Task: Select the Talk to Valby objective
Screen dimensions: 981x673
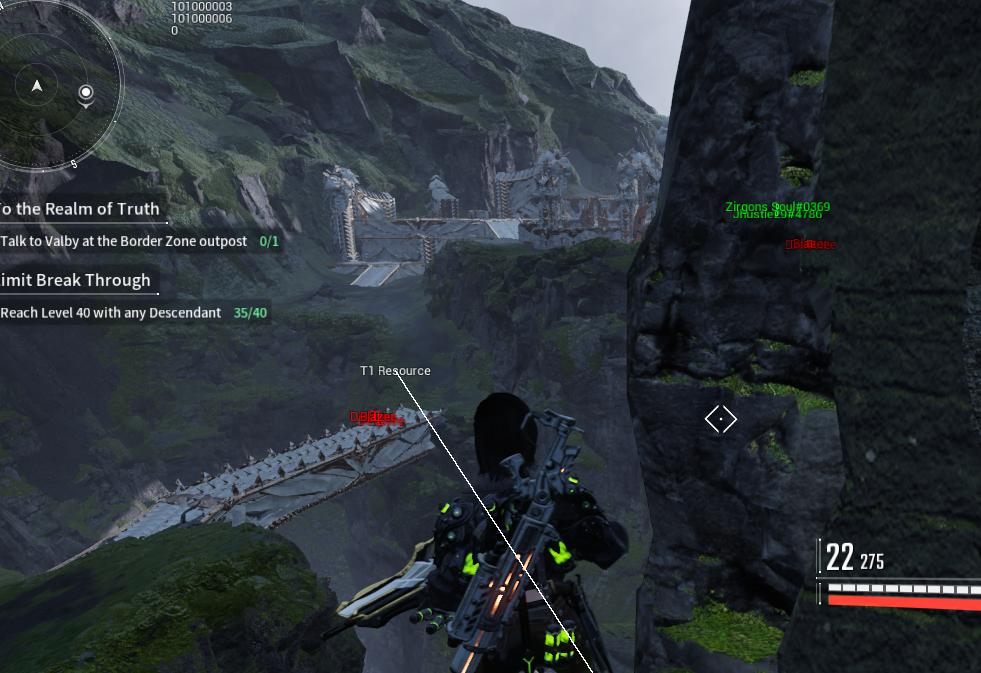Action: coord(124,241)
